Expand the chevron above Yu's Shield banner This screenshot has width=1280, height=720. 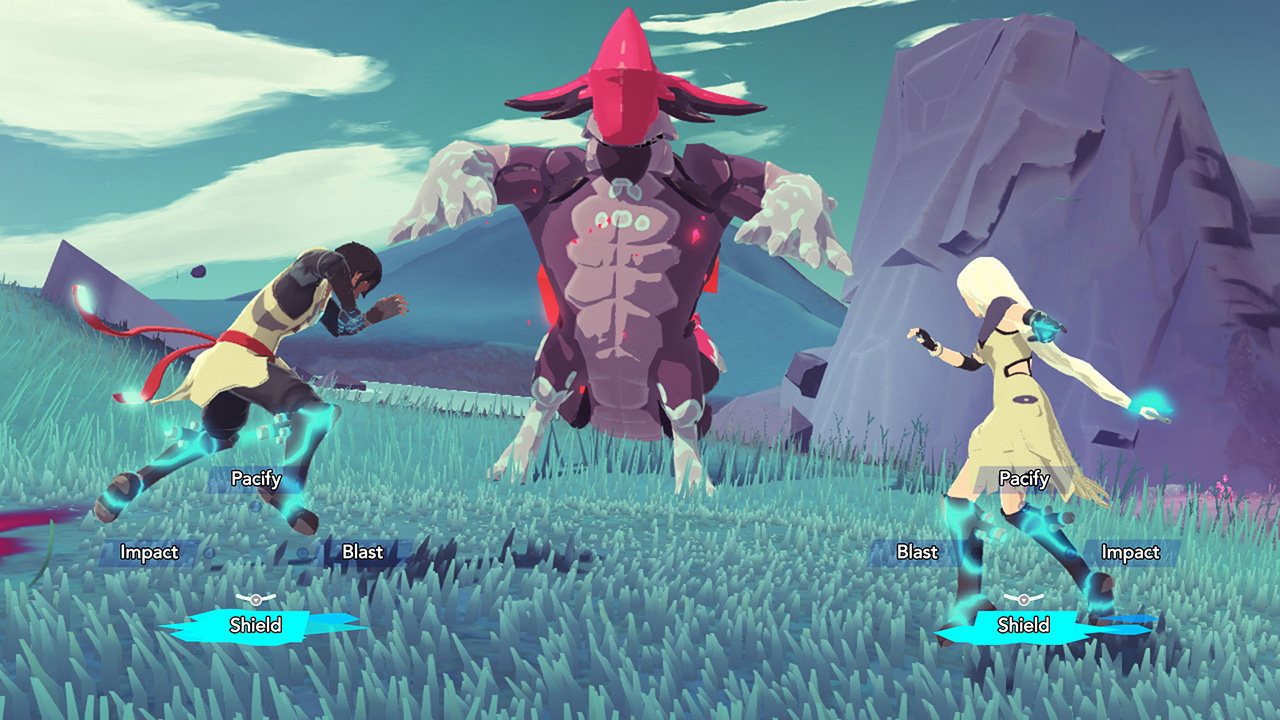tap(1023, 599)
